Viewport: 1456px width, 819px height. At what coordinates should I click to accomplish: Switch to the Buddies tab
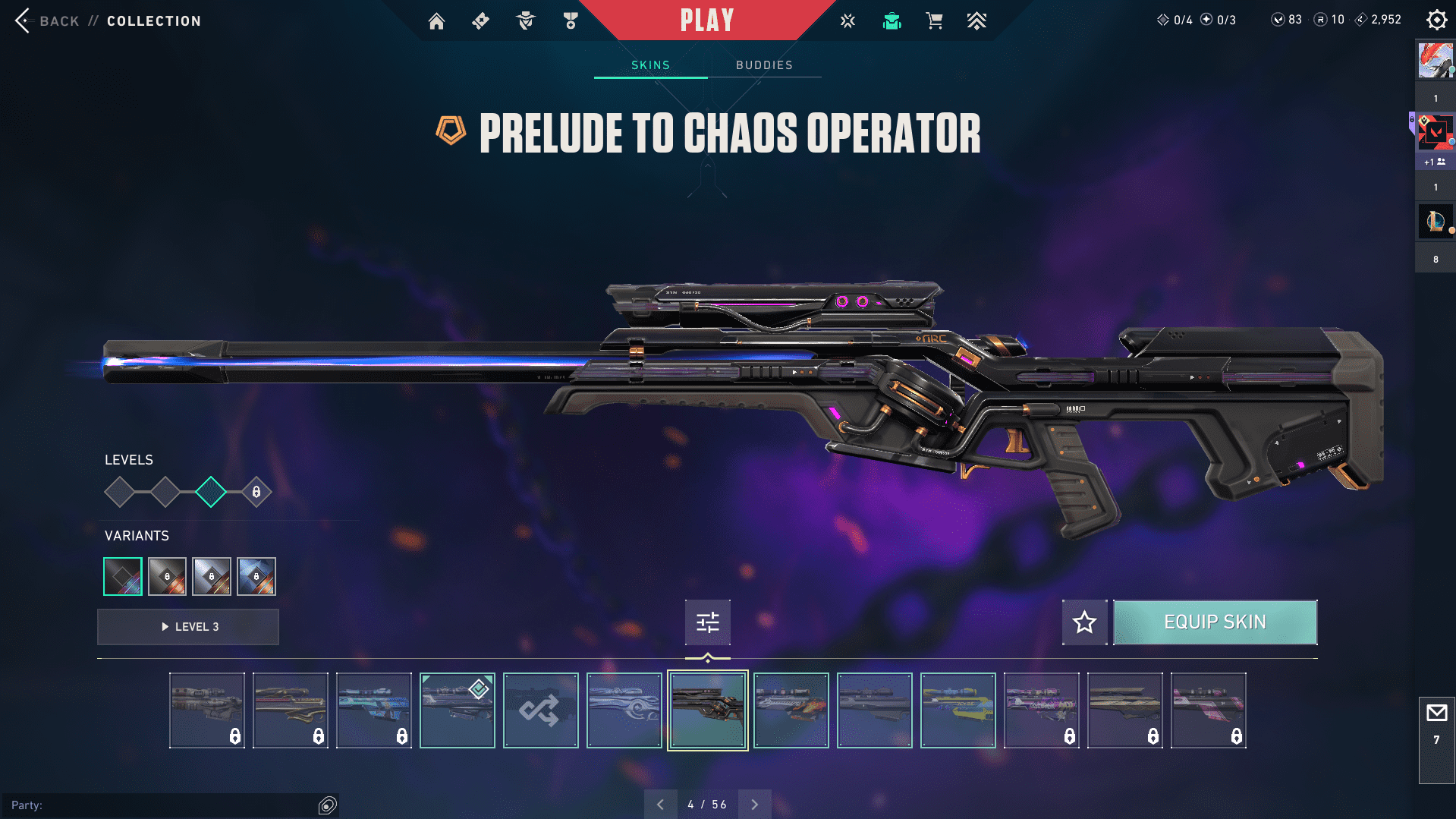pyautogui.click(x=764, y=65)
